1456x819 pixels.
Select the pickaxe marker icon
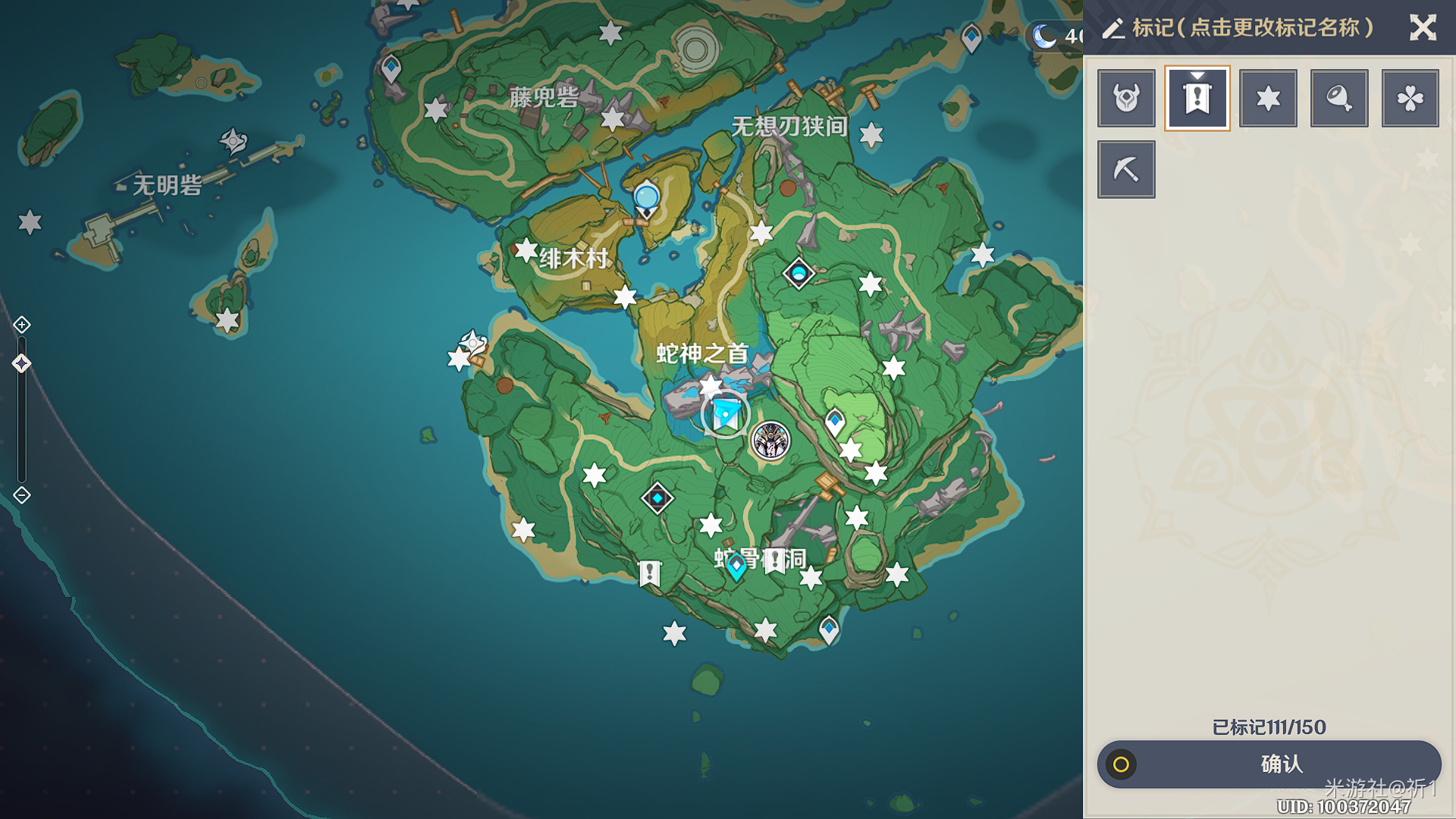1126,169
